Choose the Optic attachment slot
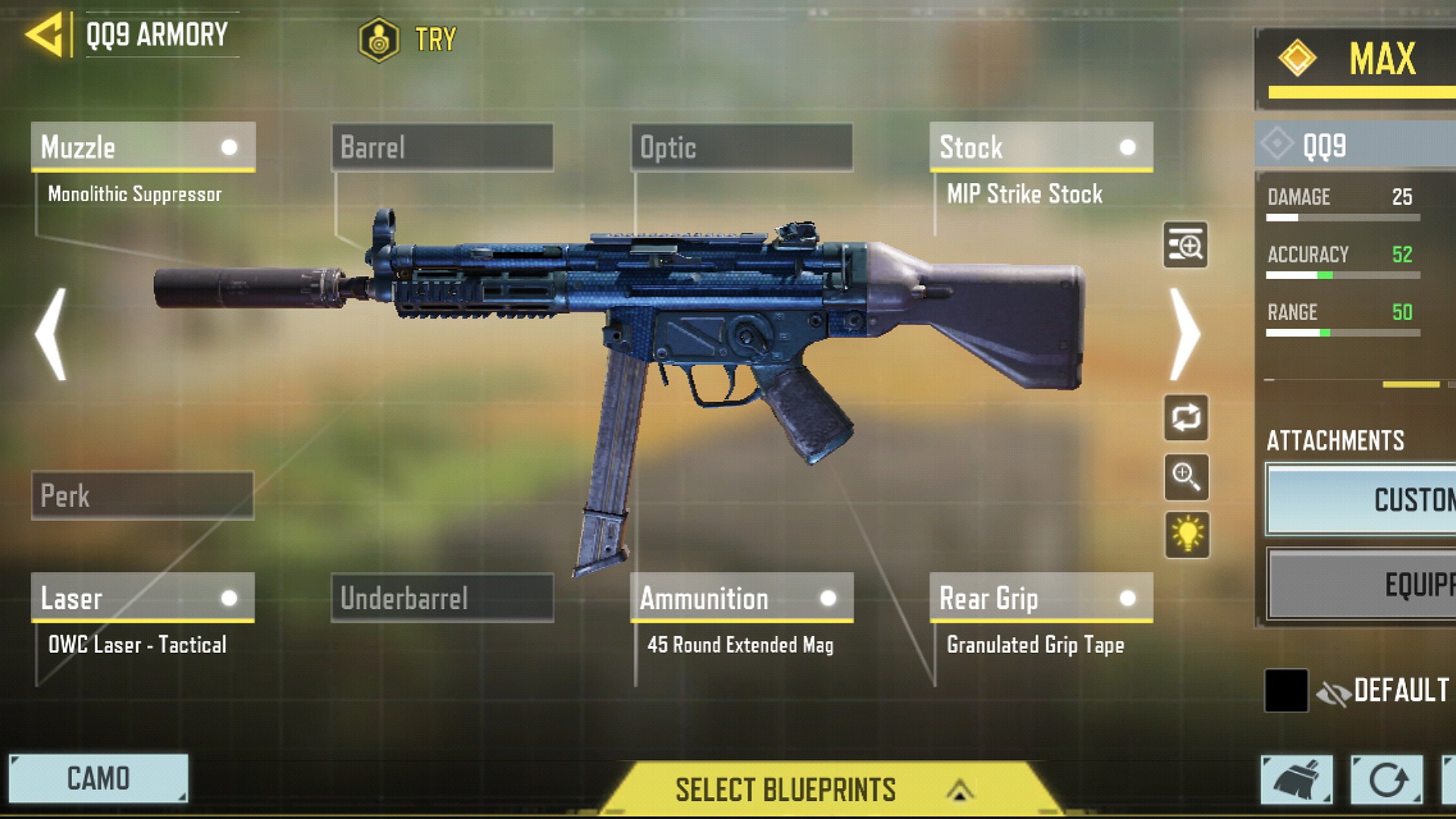 coord(742,147)
